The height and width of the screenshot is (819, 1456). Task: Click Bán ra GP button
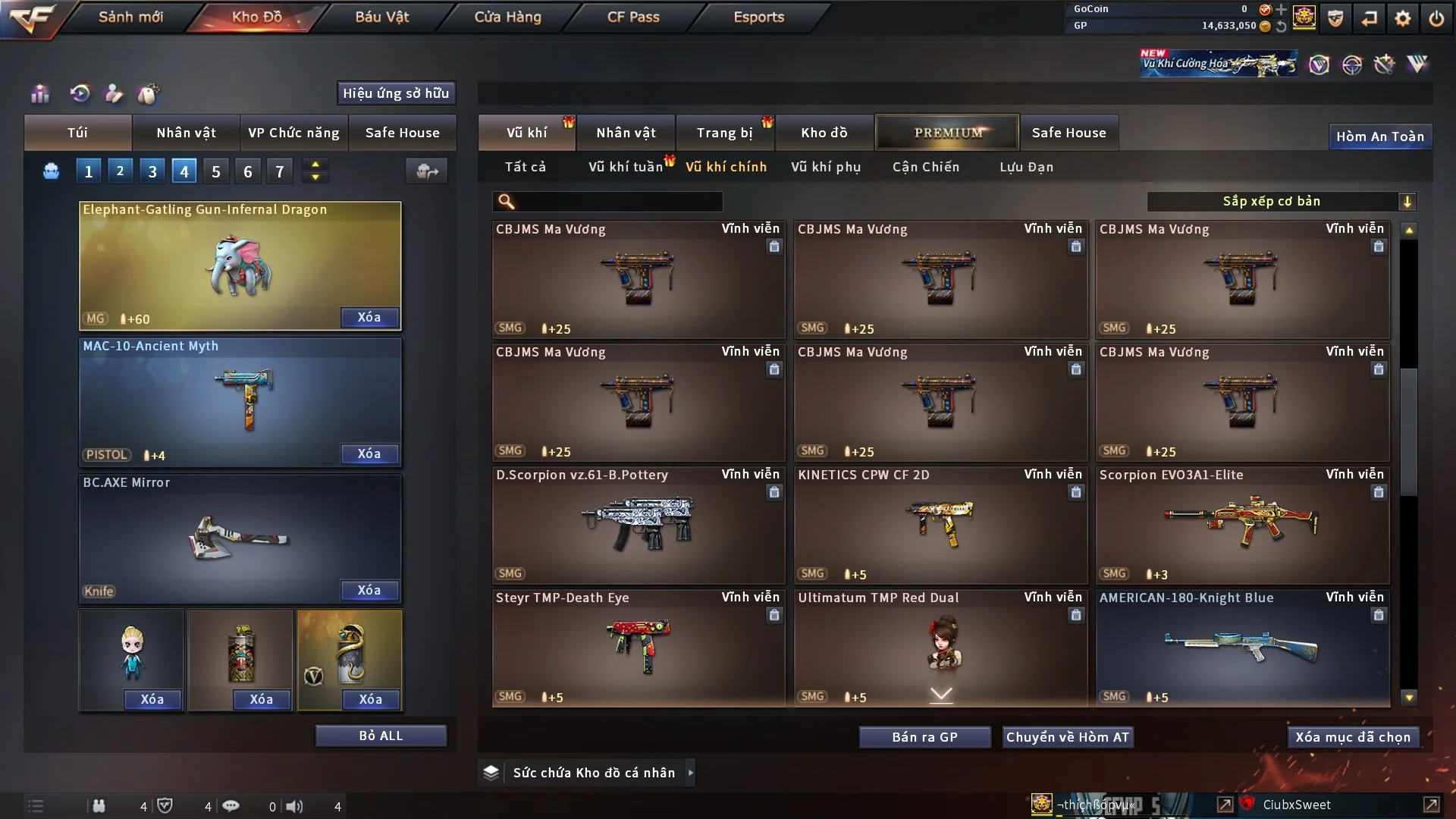[x=924, y=737]
